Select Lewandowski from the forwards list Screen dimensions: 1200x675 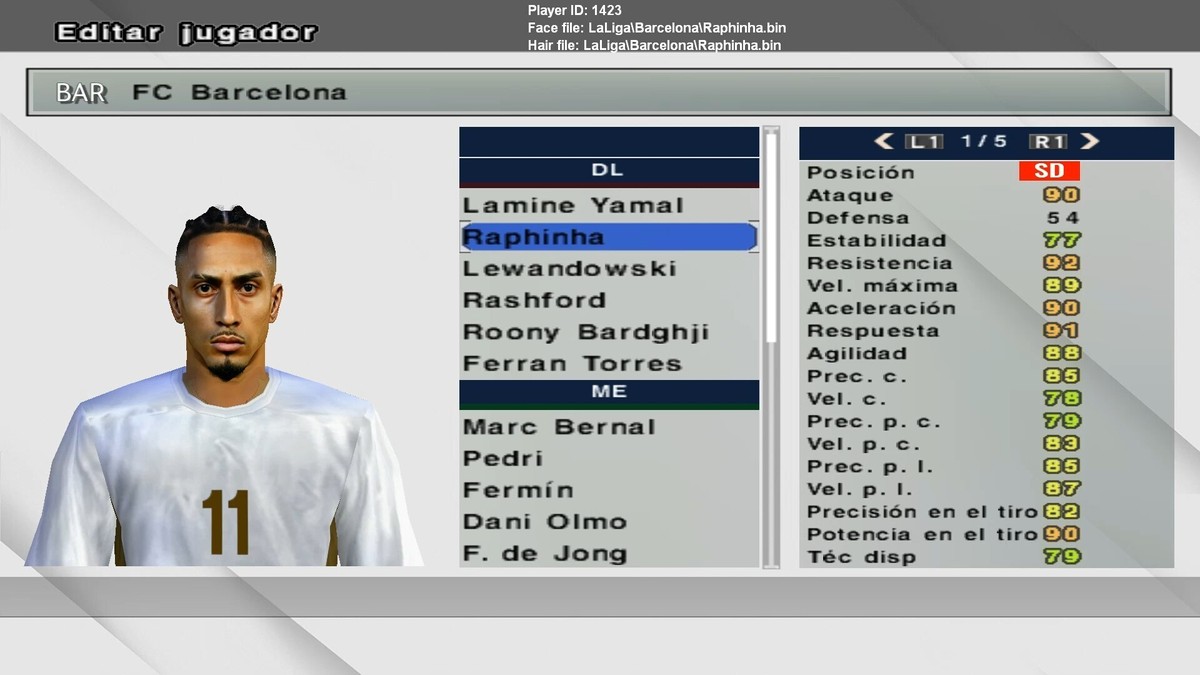(570, 269)
